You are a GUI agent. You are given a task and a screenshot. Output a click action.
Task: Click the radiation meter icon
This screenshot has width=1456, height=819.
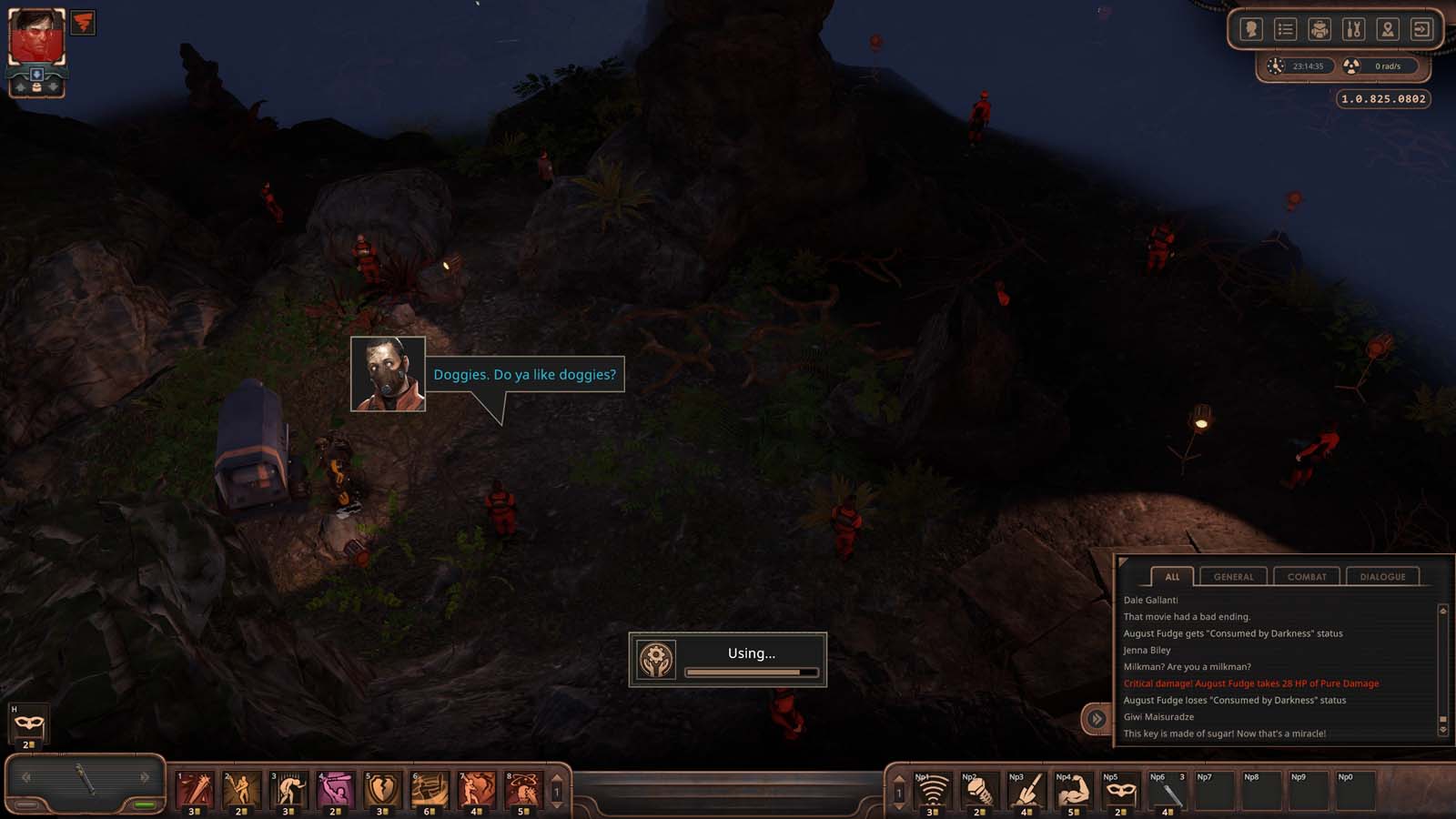pos(1351,66)
